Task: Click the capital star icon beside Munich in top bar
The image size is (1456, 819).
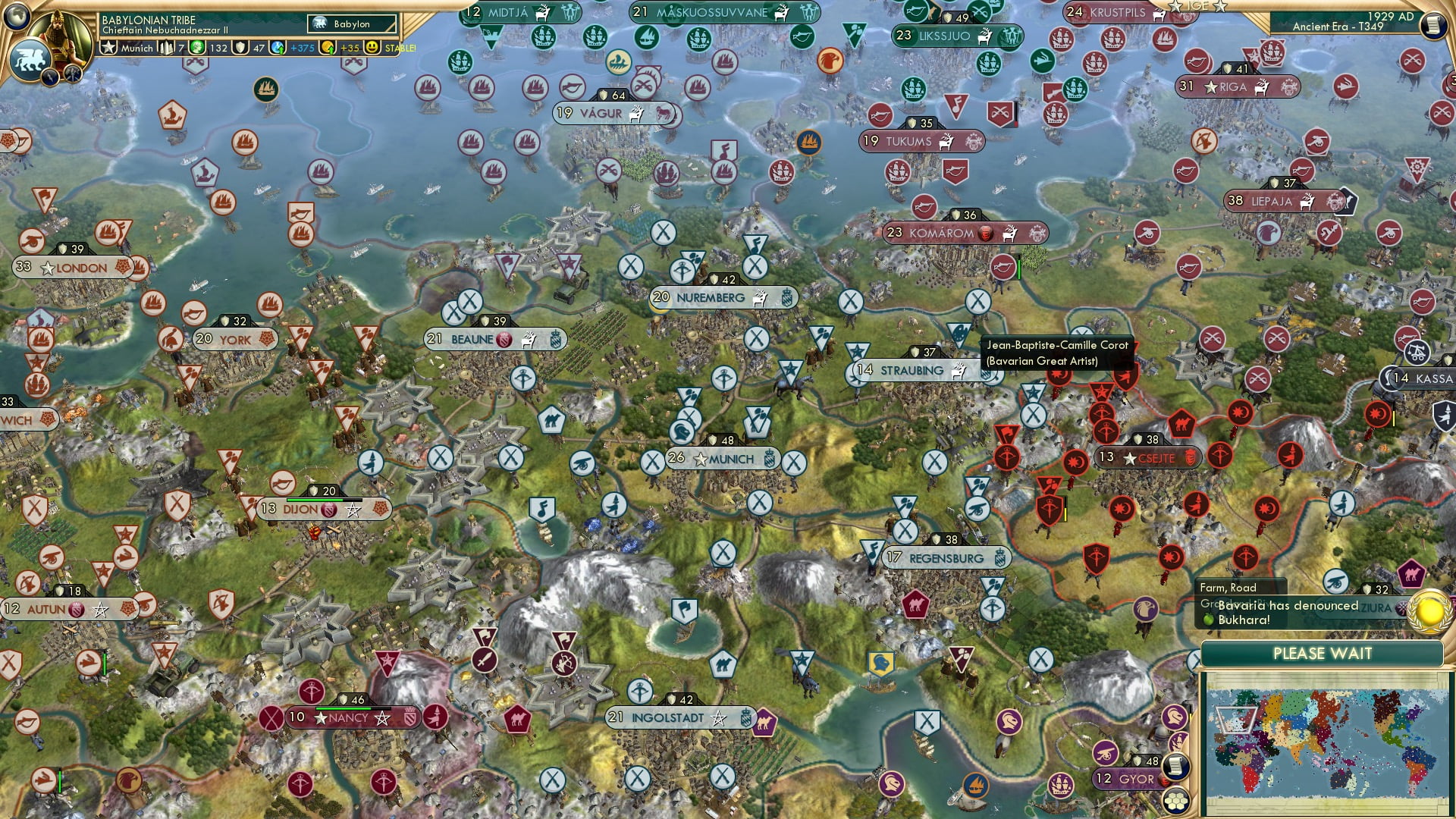Action: coord(109,47)
